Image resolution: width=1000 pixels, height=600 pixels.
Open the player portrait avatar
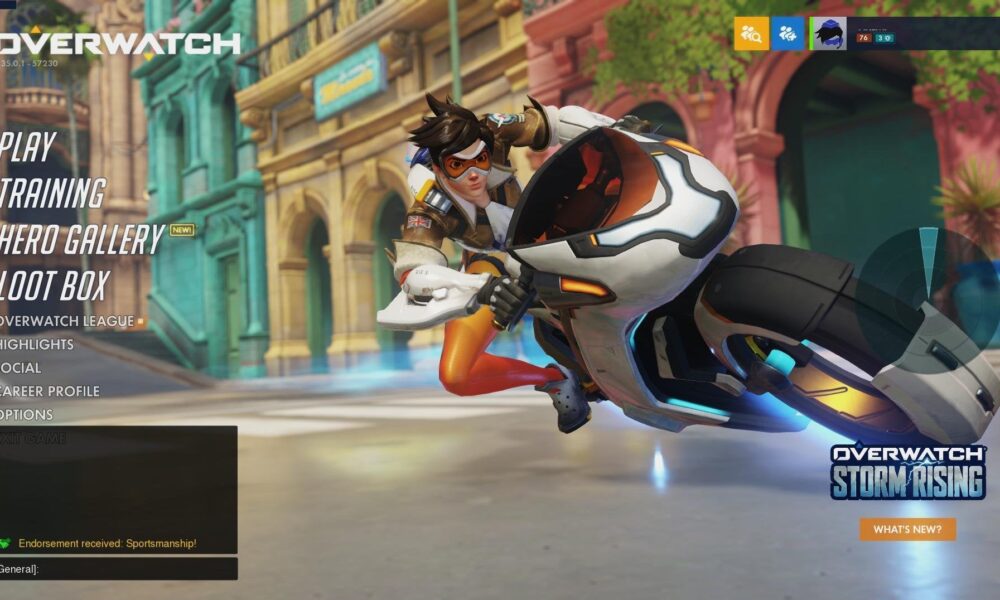point(828,34)
